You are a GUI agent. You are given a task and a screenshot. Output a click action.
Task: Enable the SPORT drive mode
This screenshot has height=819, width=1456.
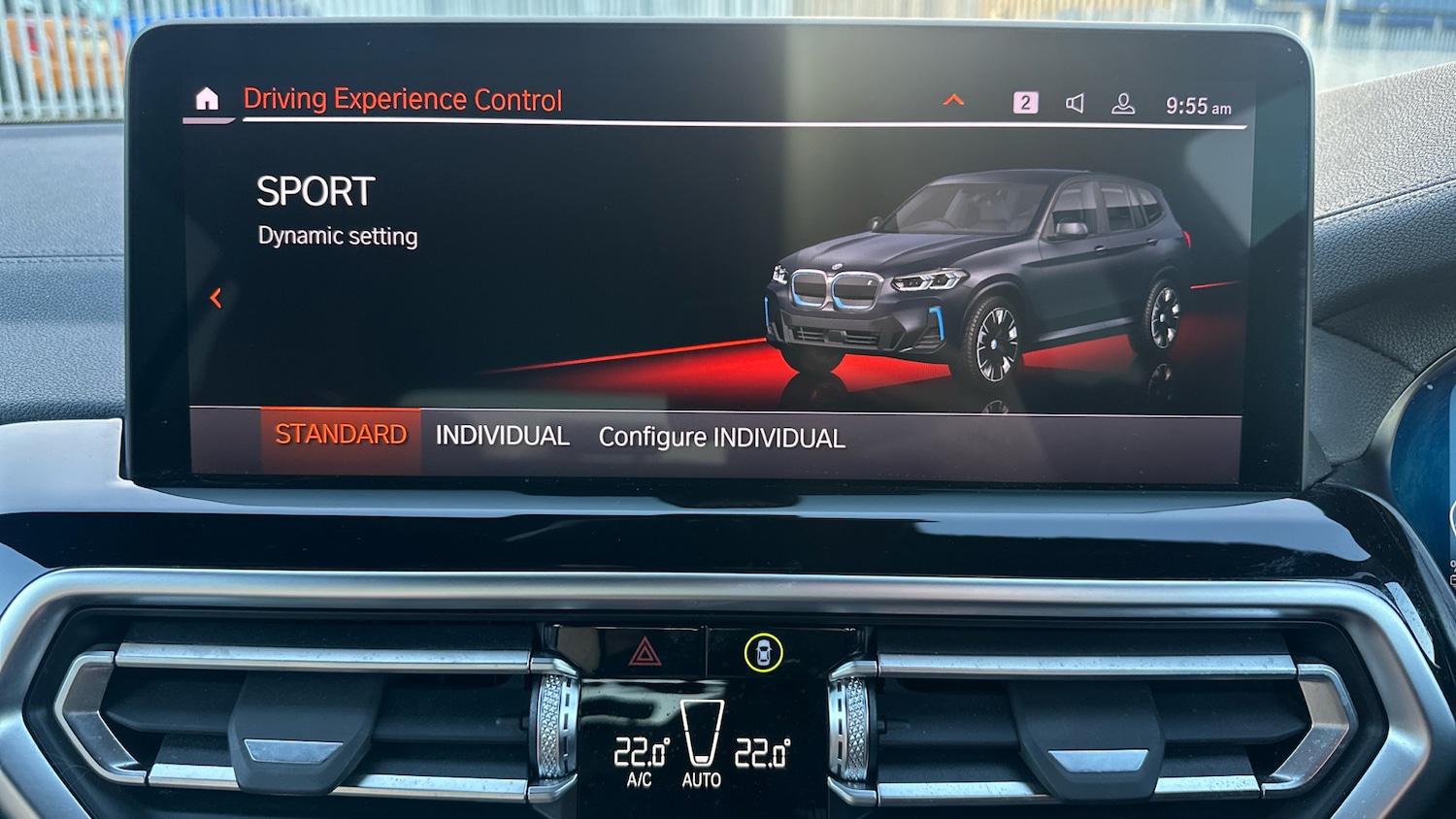314,191
